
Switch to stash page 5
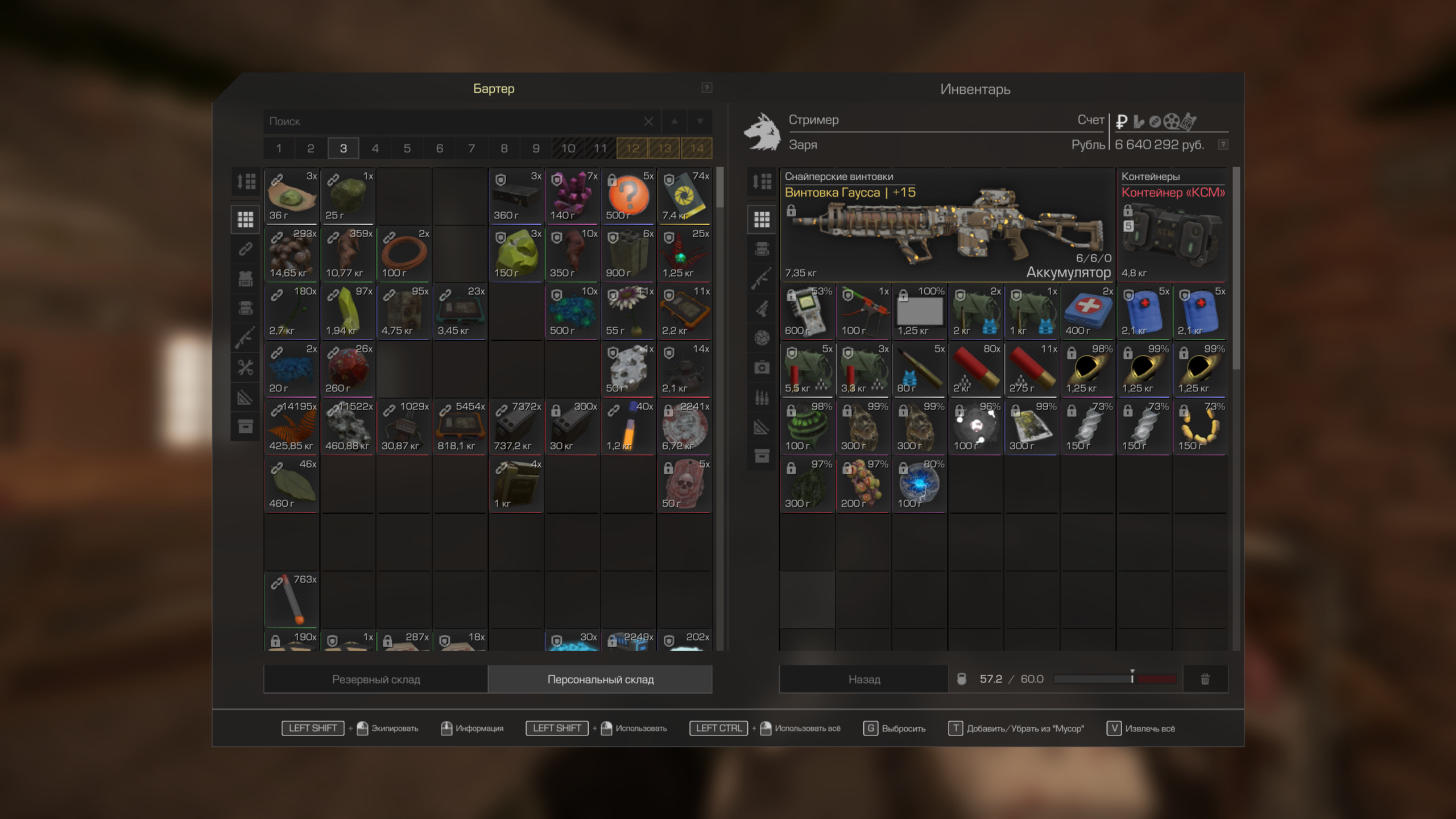[x=407, y=148]
